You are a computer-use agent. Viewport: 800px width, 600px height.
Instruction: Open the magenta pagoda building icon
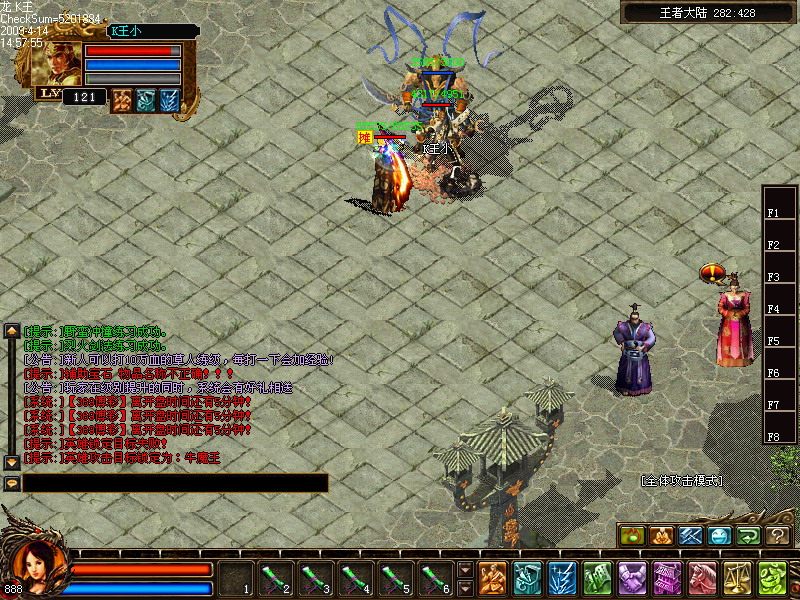point(667,578)
